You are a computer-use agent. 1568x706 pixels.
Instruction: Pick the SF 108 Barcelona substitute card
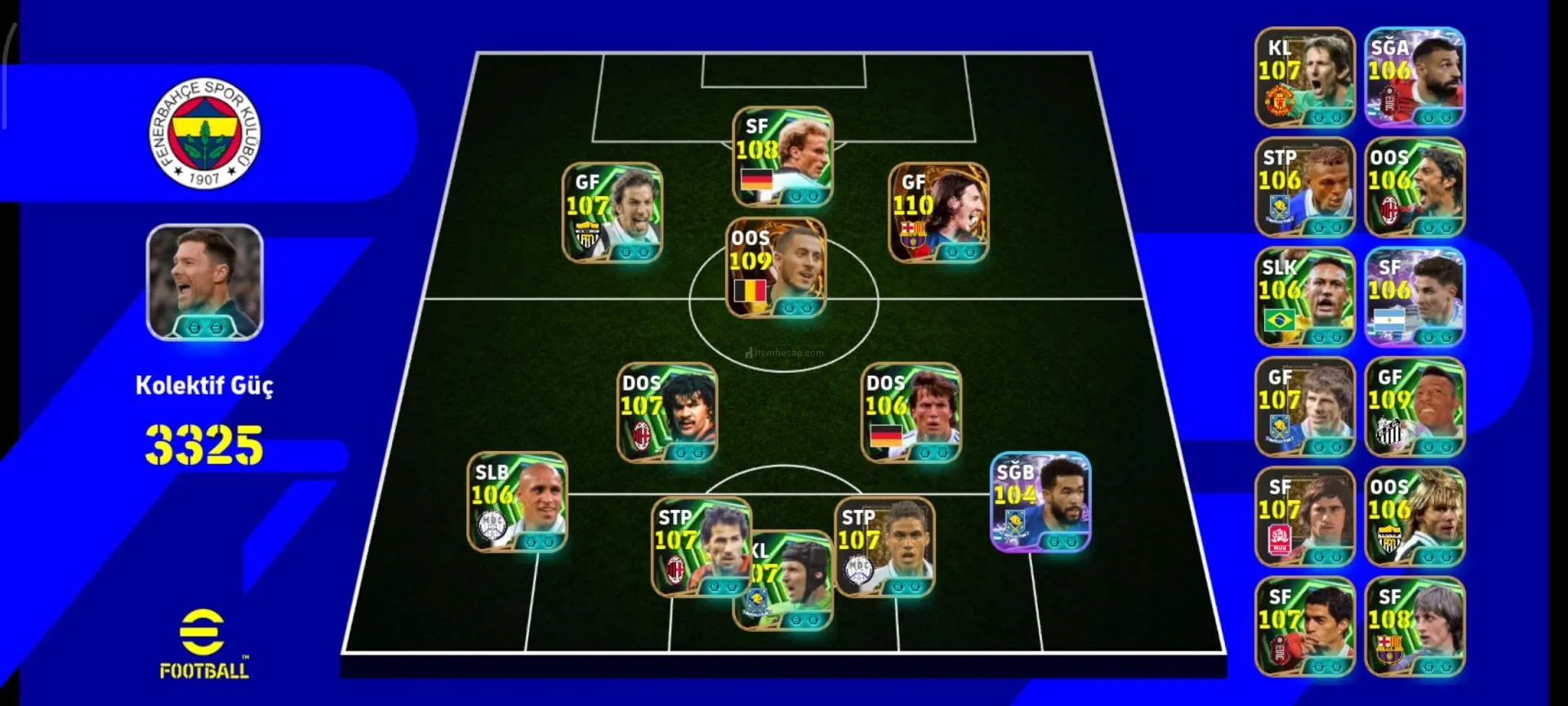[x=1414, y=627]
